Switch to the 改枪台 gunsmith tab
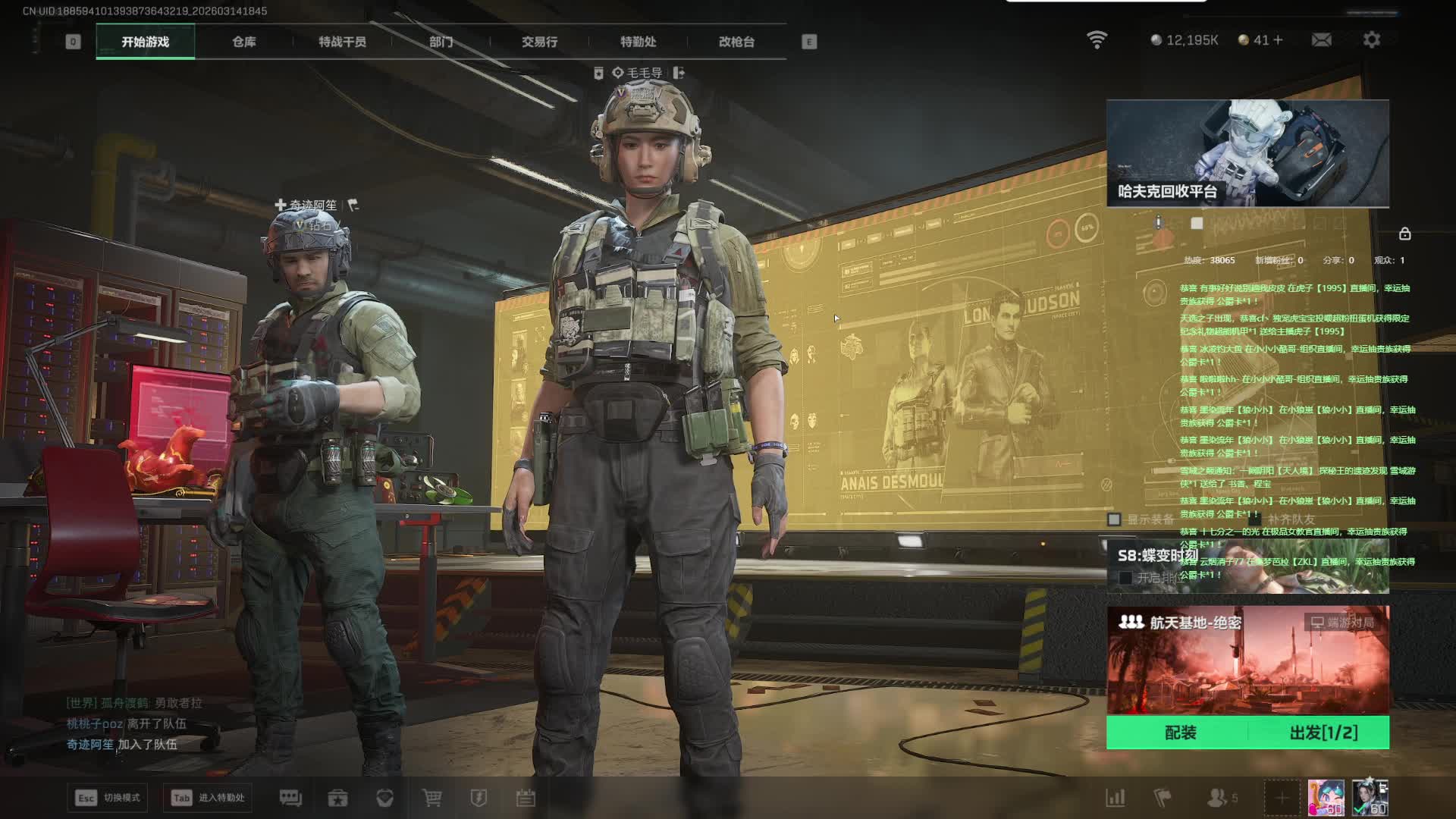 coord(736,42)
